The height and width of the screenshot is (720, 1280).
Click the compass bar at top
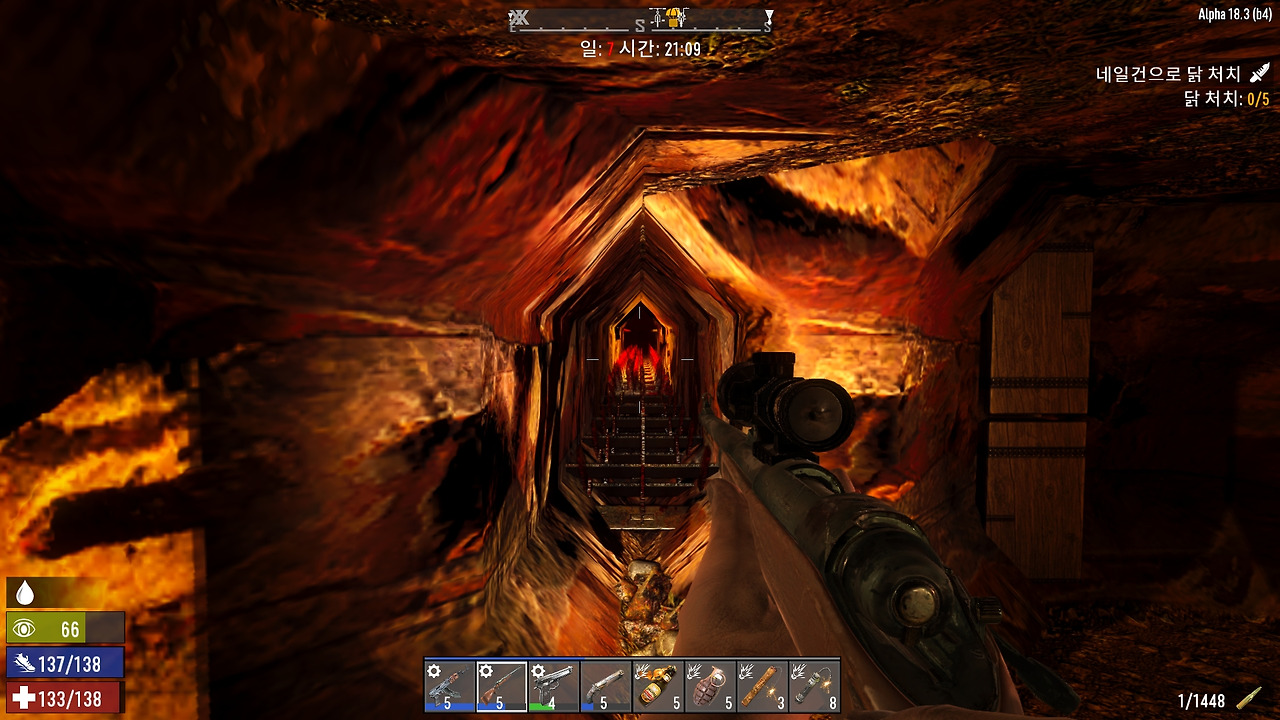pyautogui.click(x=640, y=20)
